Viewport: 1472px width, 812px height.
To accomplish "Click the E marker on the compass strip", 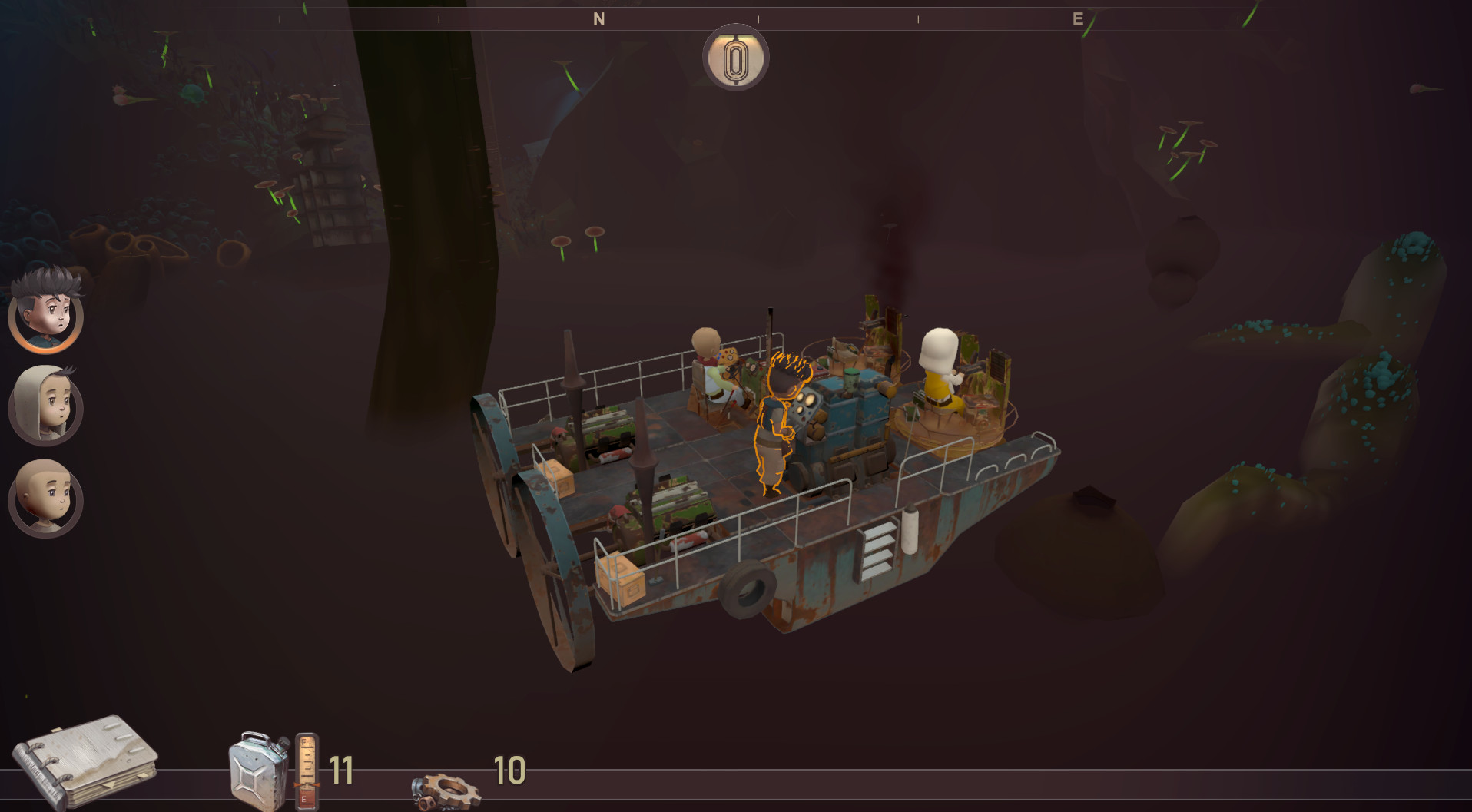I will point(1076,18).
